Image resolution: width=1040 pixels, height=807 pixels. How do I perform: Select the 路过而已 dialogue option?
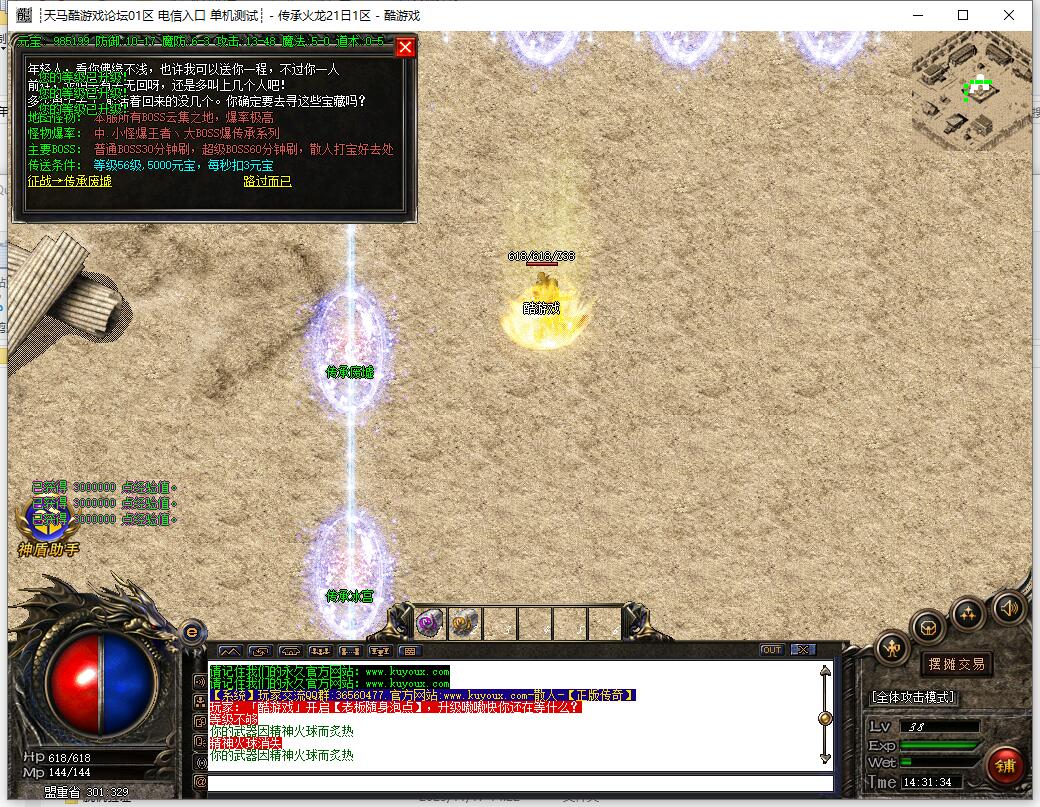tap(267, 181)
